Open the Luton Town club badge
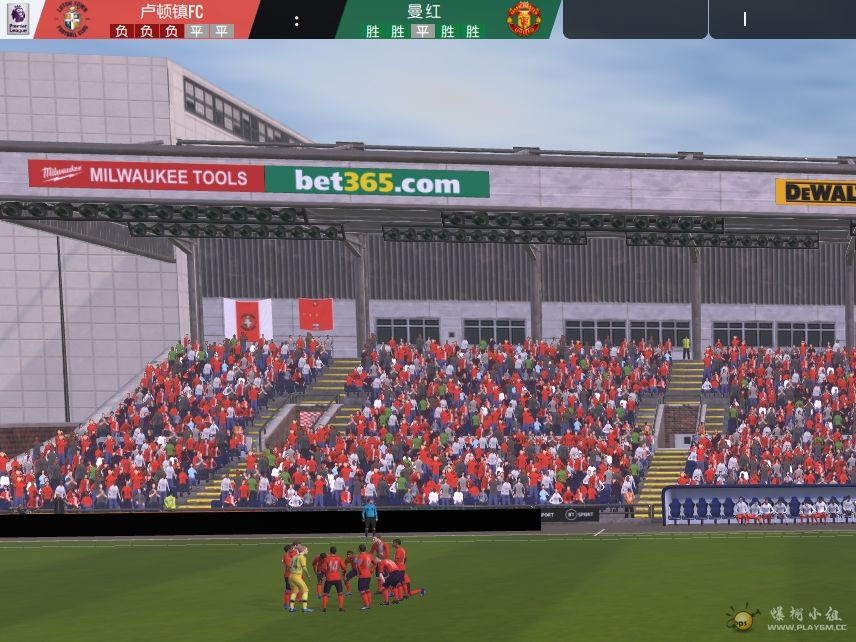This screenshot has width=856, height=642. pyautogui.click(x=74, y=19)
